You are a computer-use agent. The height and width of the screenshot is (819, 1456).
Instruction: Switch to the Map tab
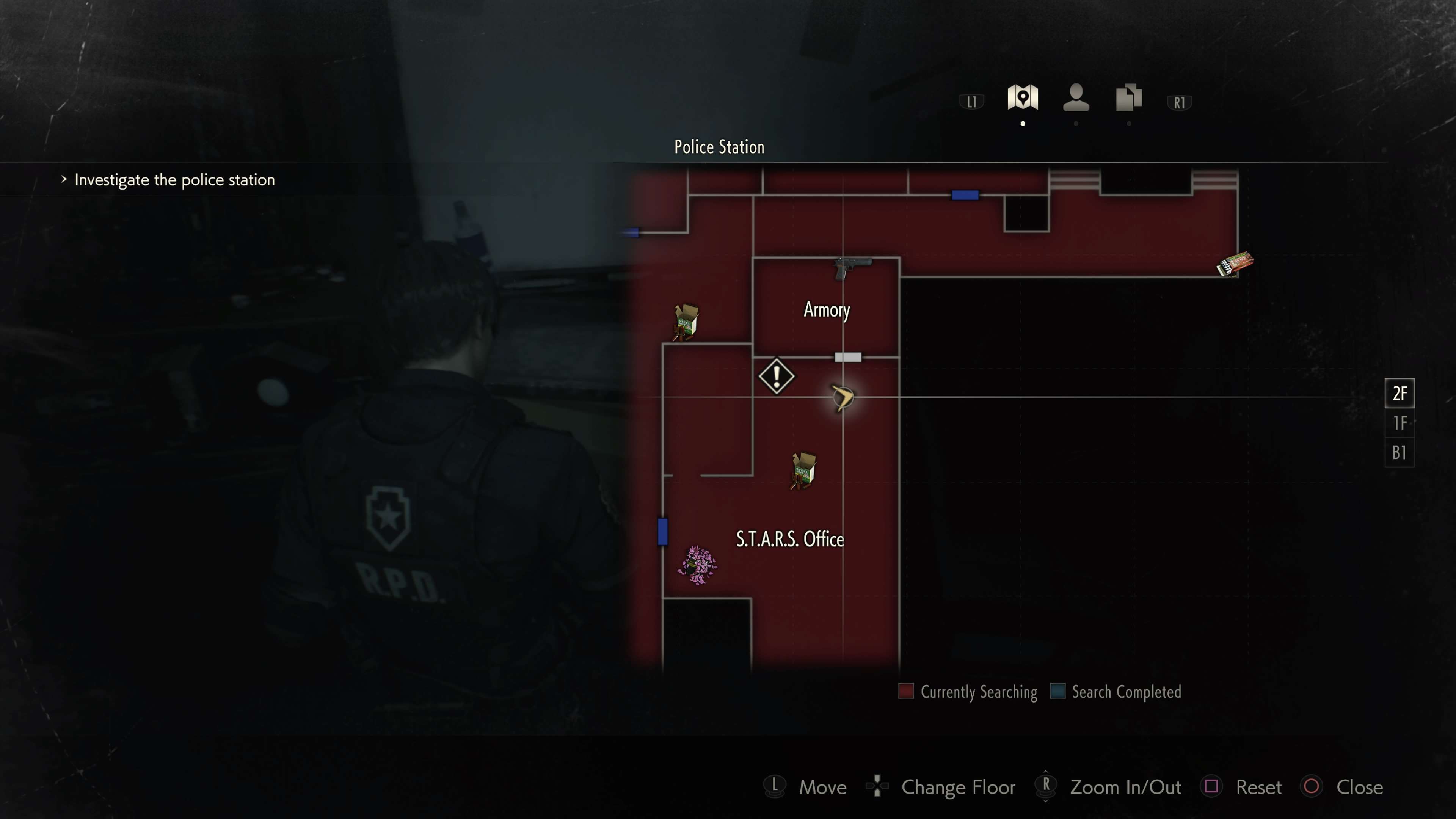[x=1023, y=97]
